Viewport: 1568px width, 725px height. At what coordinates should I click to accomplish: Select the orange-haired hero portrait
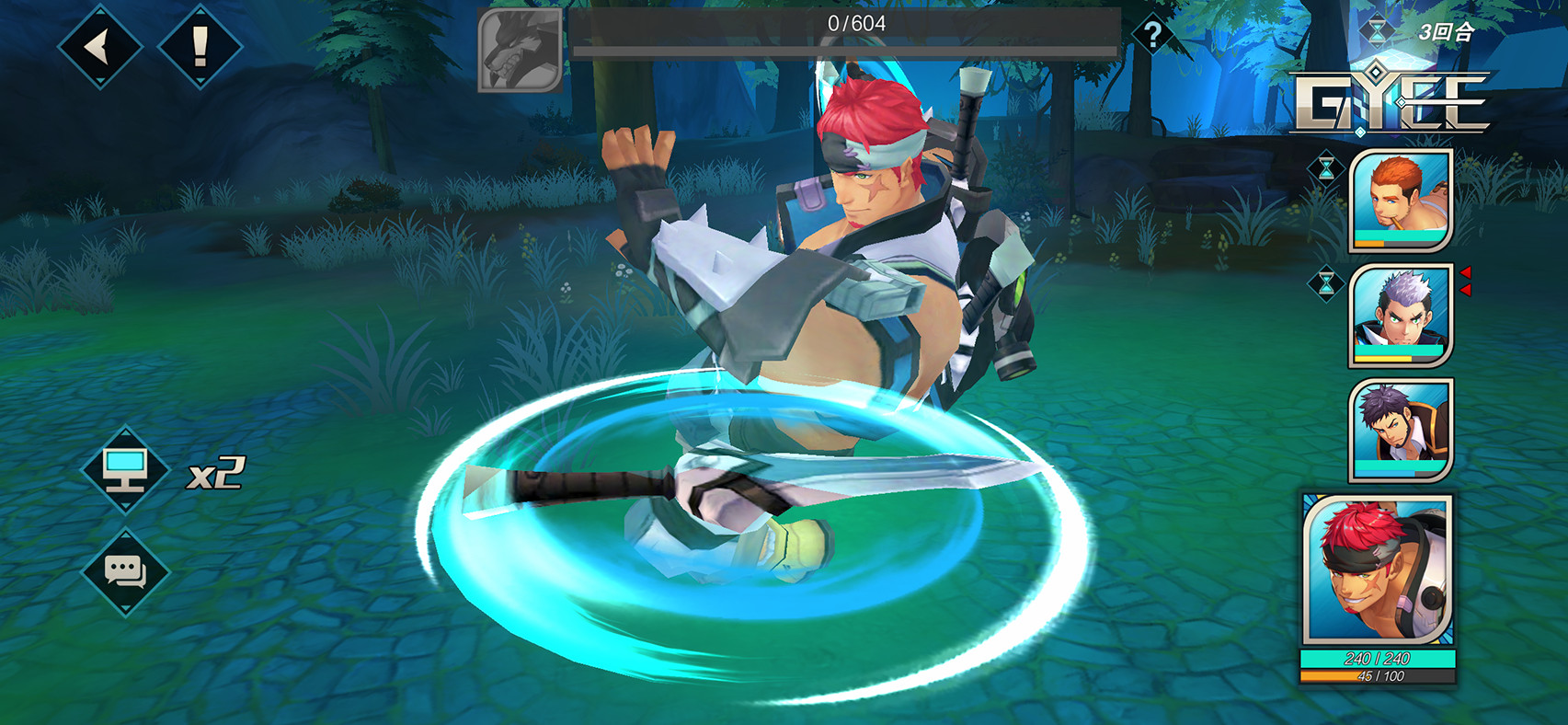click(x=1400, y=200)
